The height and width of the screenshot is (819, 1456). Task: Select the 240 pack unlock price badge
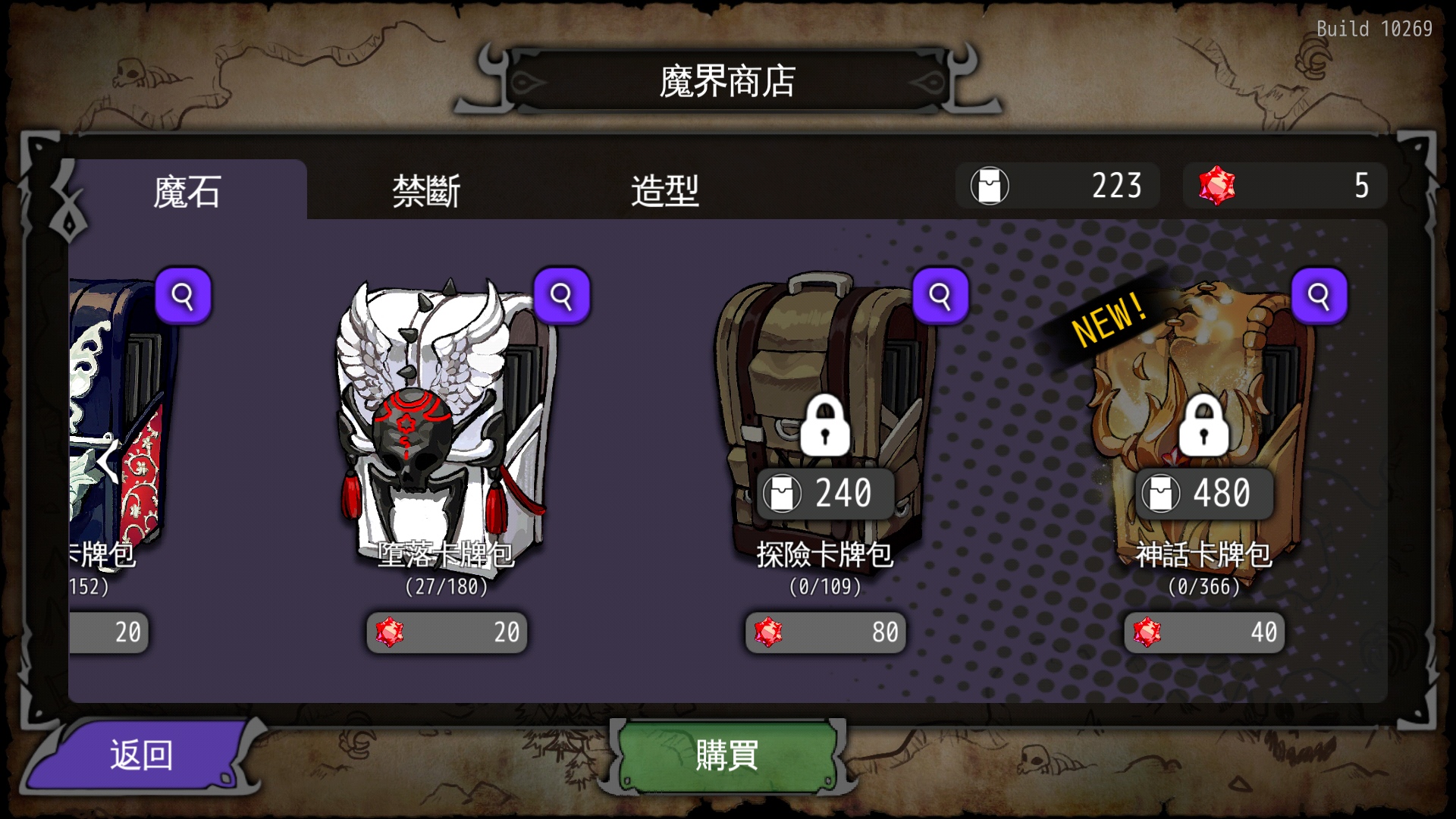point(824,493)
